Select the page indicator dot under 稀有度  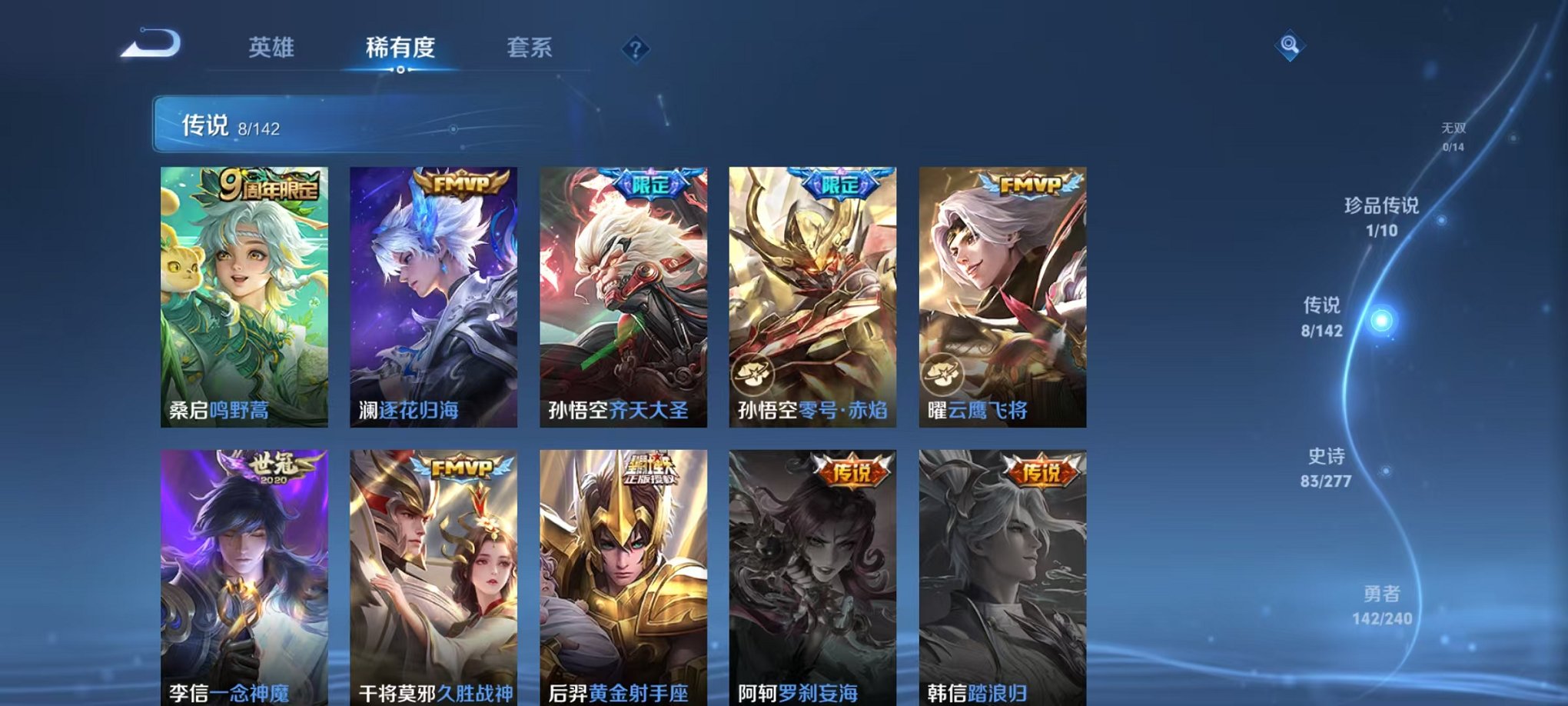[x=400, y=72]
